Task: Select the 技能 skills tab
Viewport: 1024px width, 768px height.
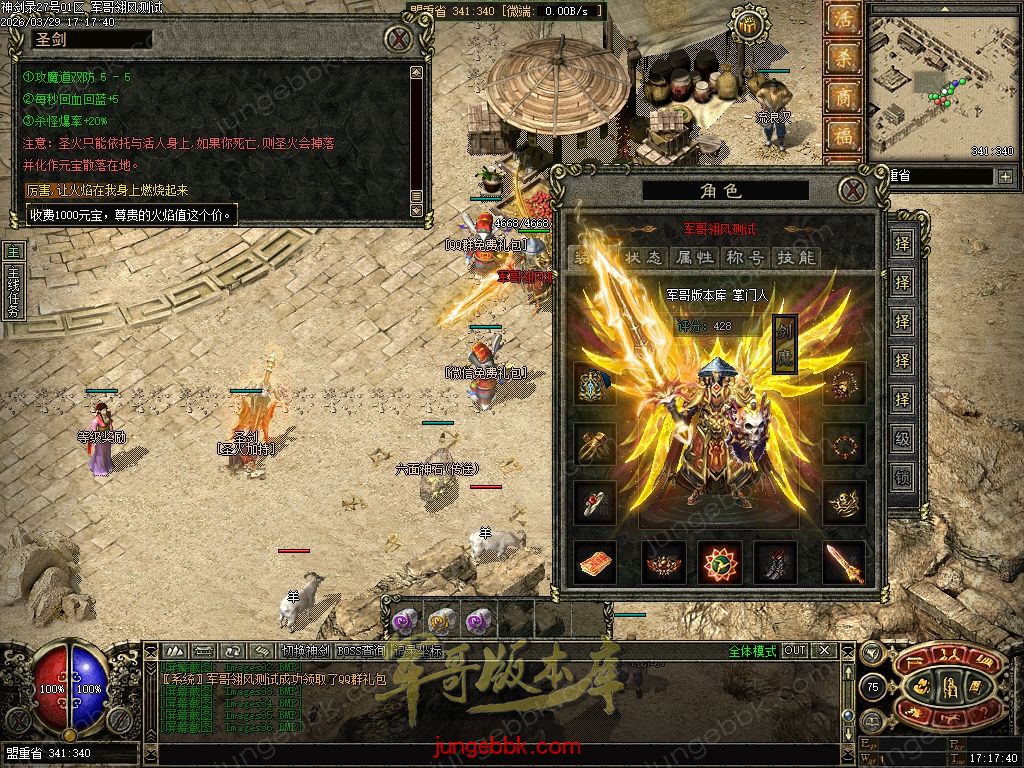Action: [x=796, y=258]
